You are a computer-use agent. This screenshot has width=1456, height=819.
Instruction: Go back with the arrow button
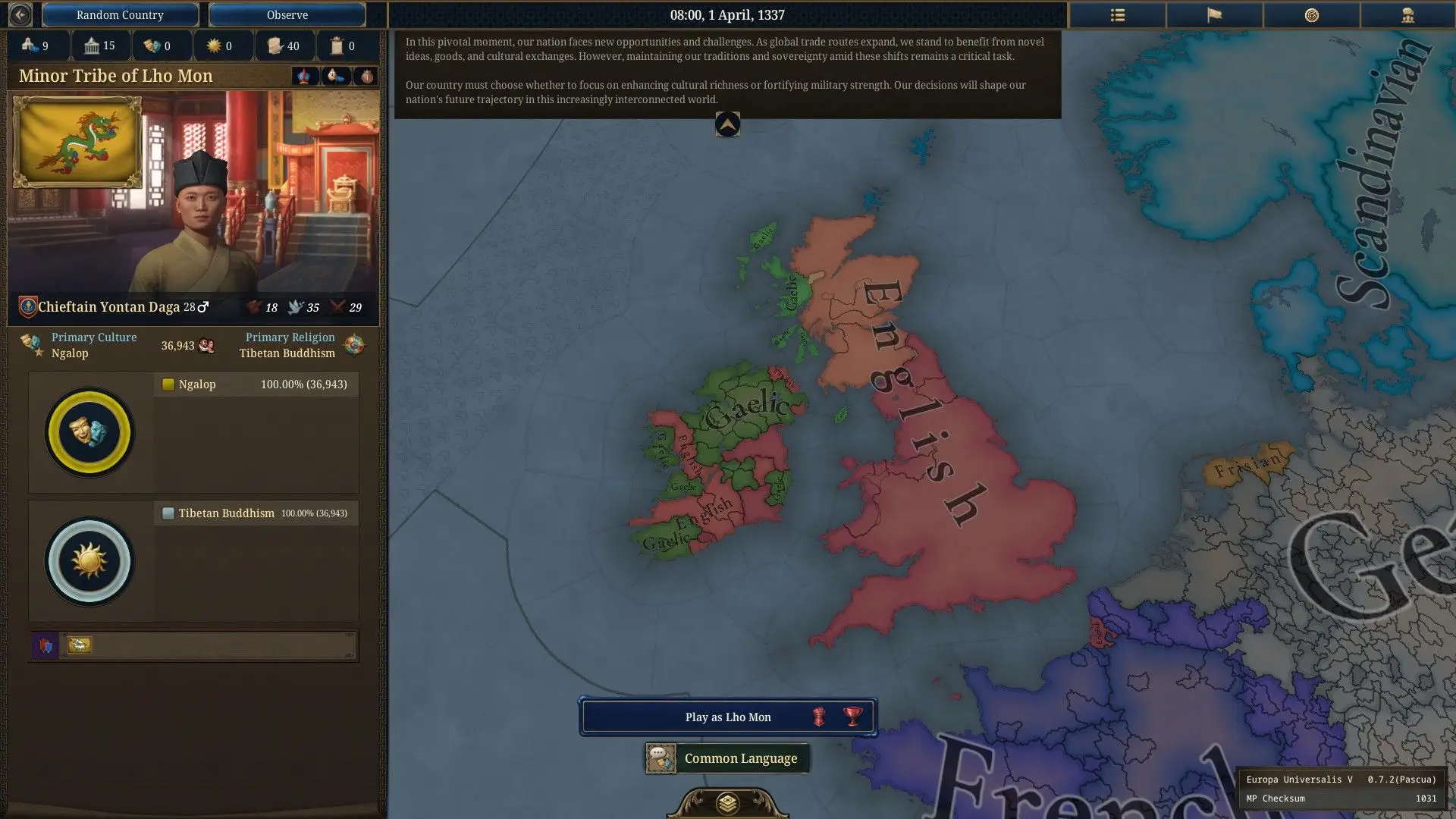[20, 14]
